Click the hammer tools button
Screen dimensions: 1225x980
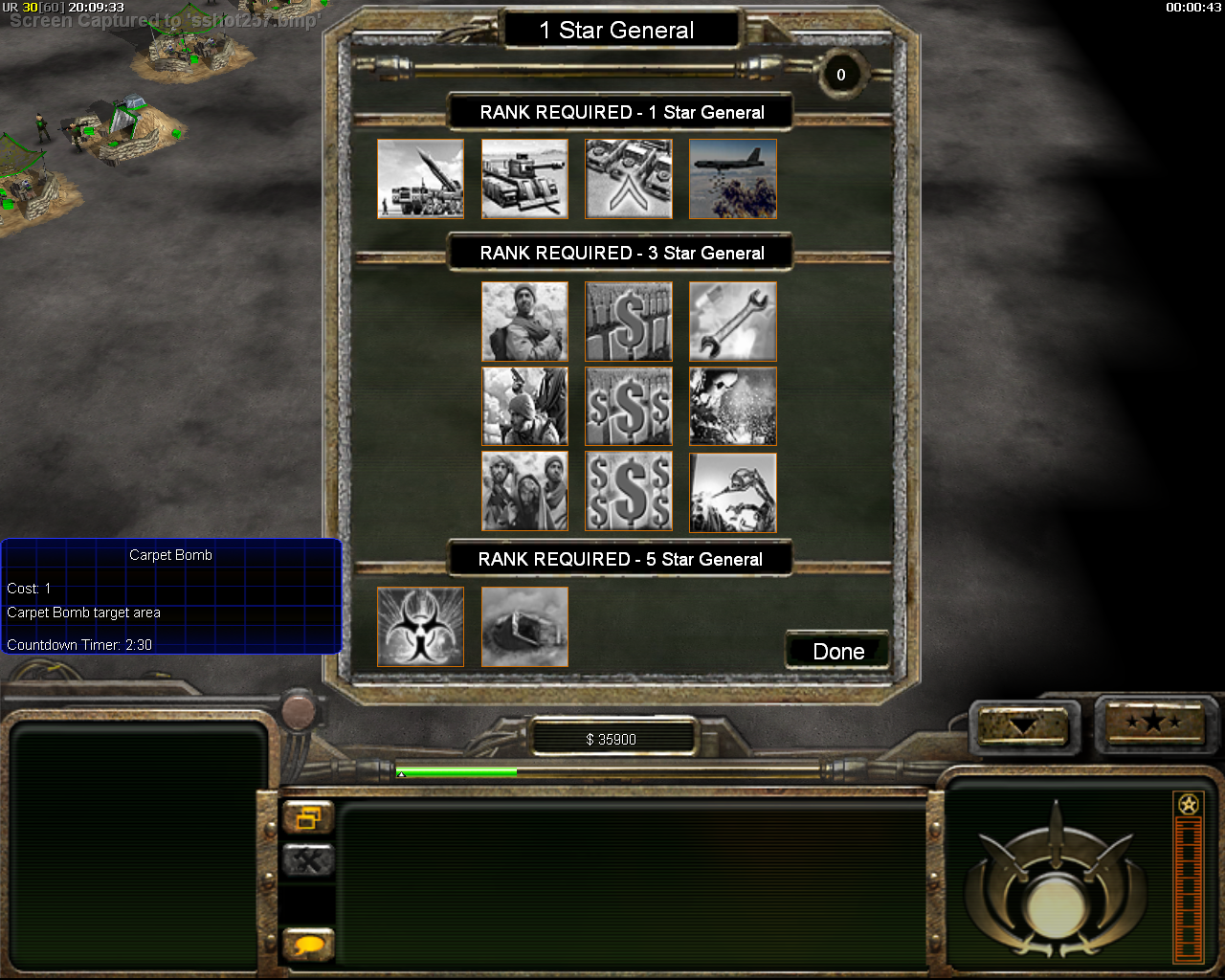coord(308,860)
